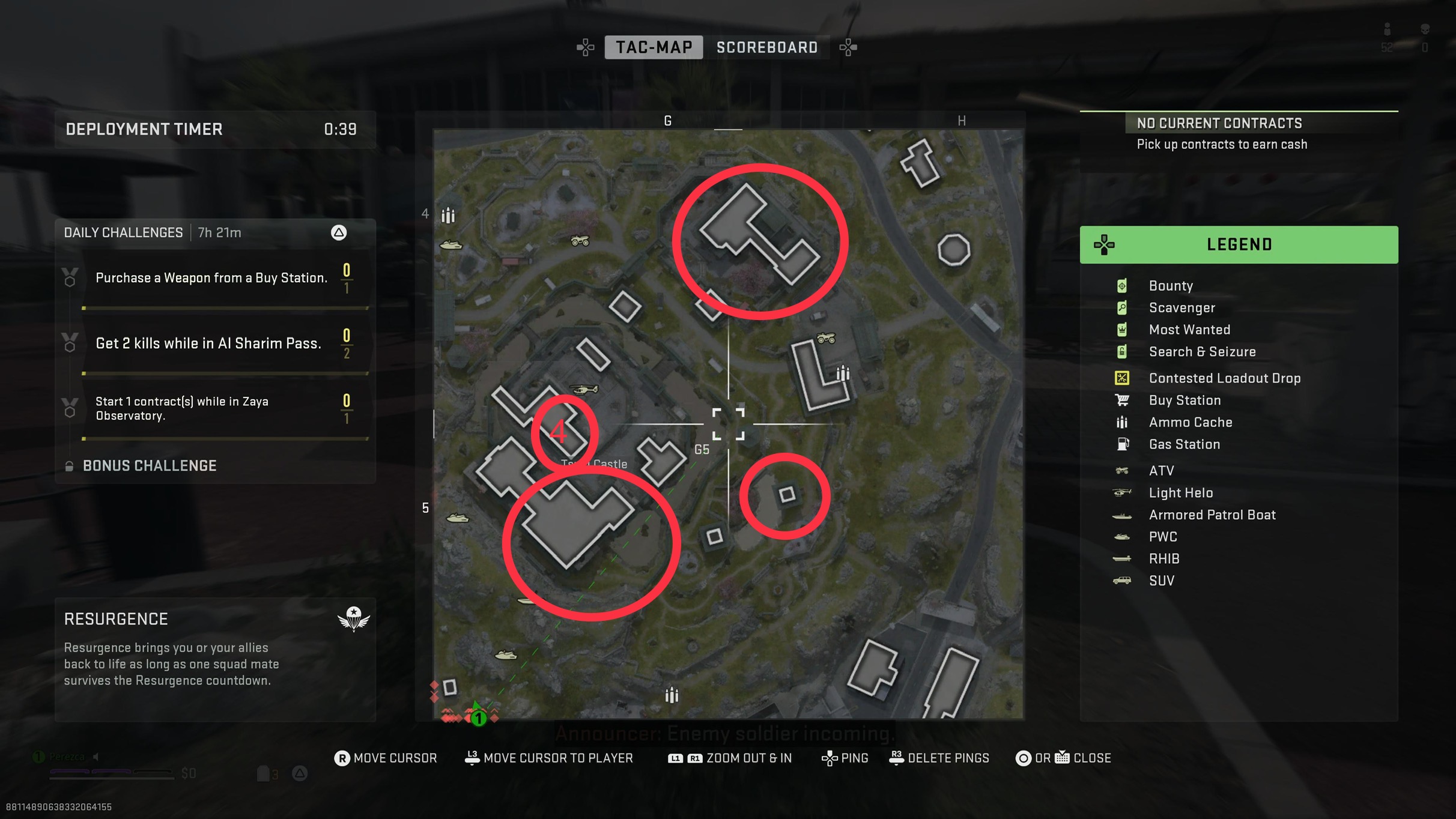
Task: Select the Most Wanted legend icon
Action: 1122,330
